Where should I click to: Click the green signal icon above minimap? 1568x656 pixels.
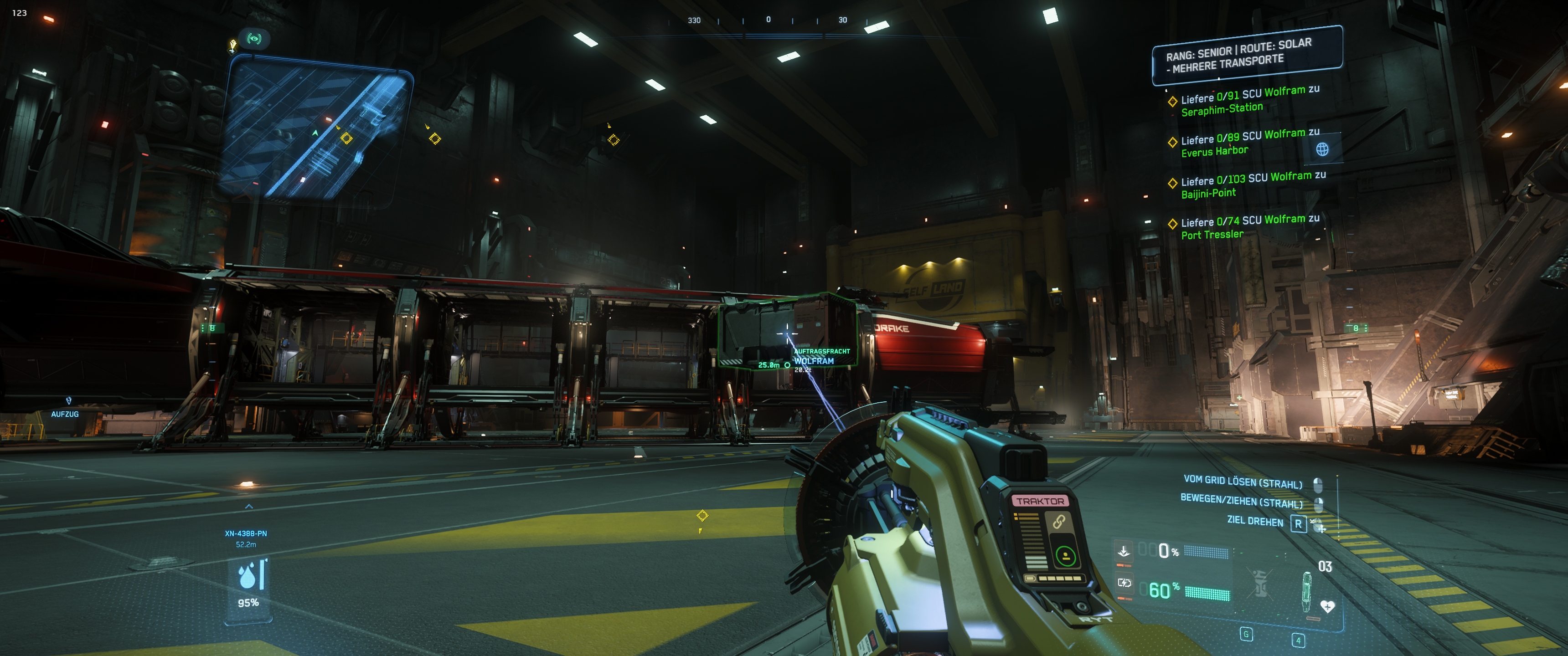click(254, 39)
